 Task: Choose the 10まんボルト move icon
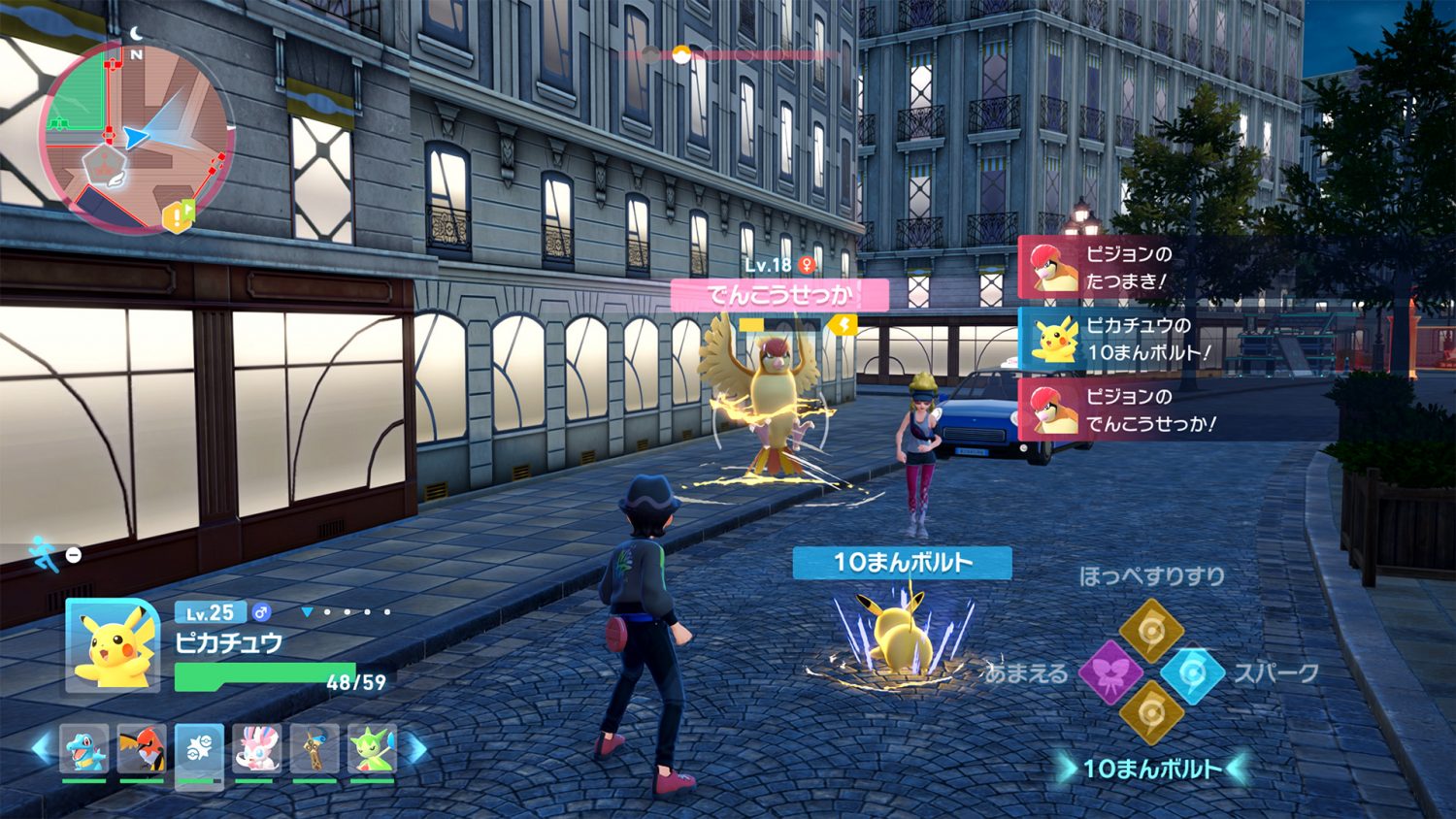(1150, 713)
